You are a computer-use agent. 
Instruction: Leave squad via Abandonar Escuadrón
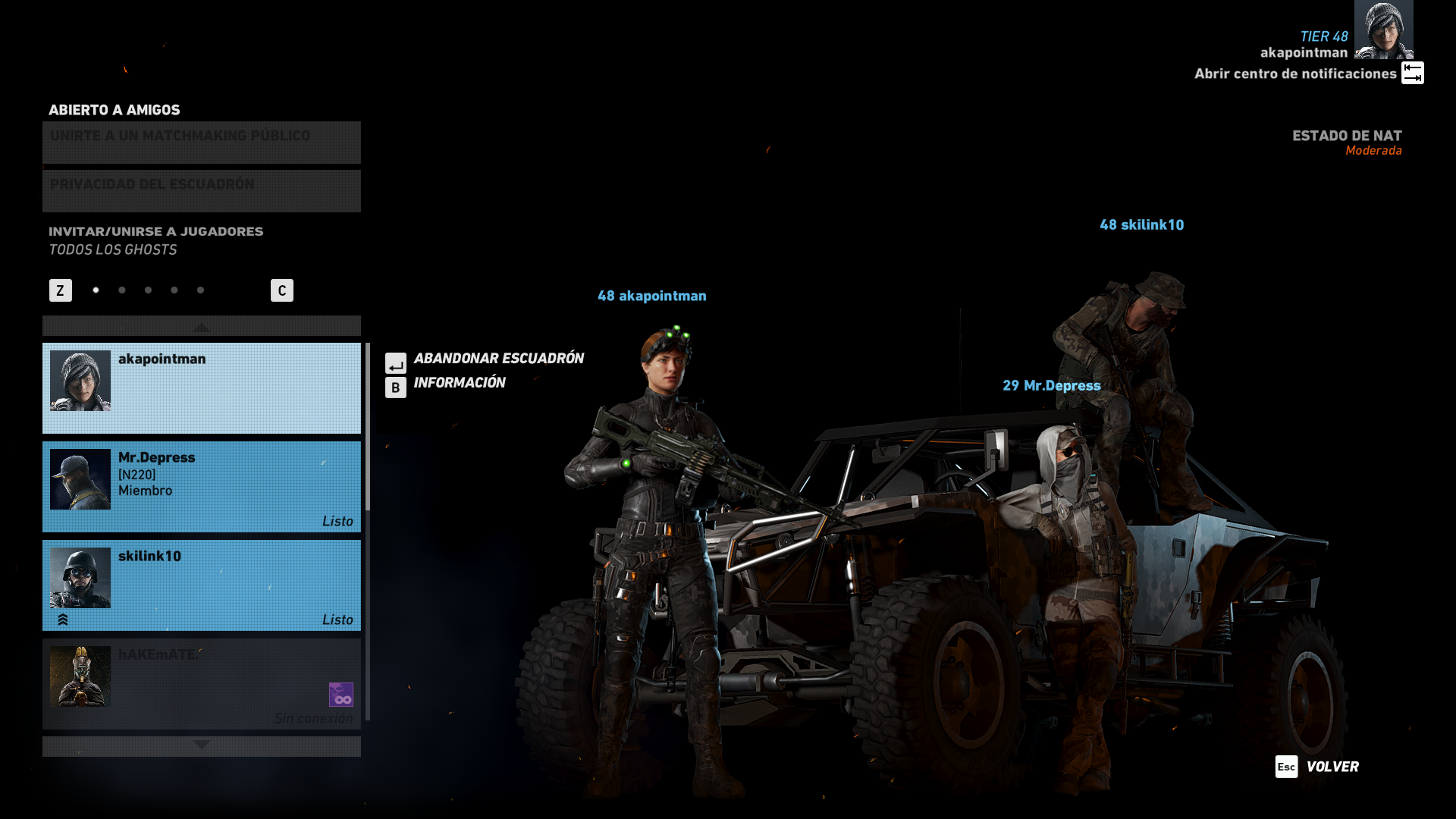[497, 359]
